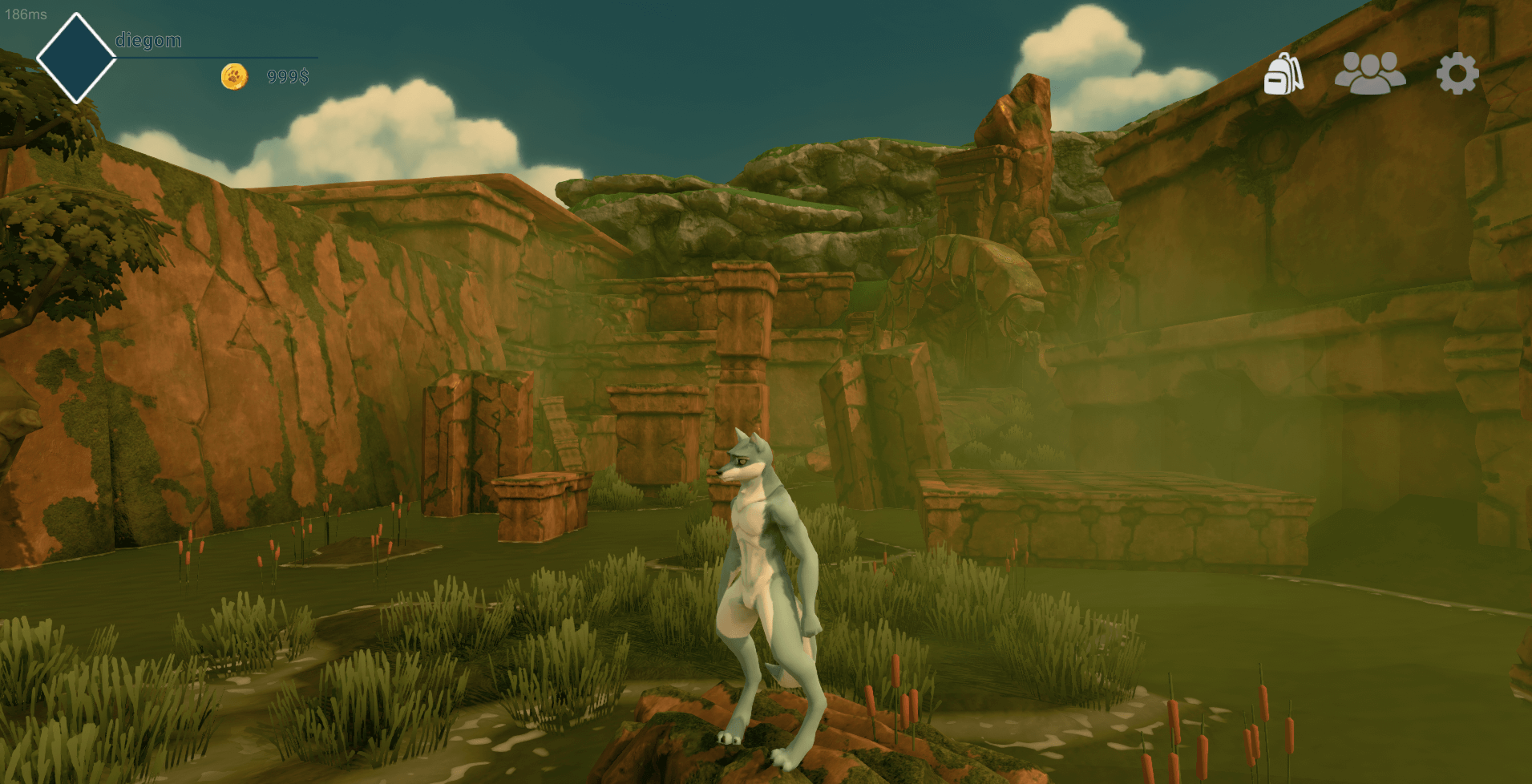The width and height of the screenshot is (1532, 784).
Task: Click the gold coin next to 999$
Action: coord(235,77)
